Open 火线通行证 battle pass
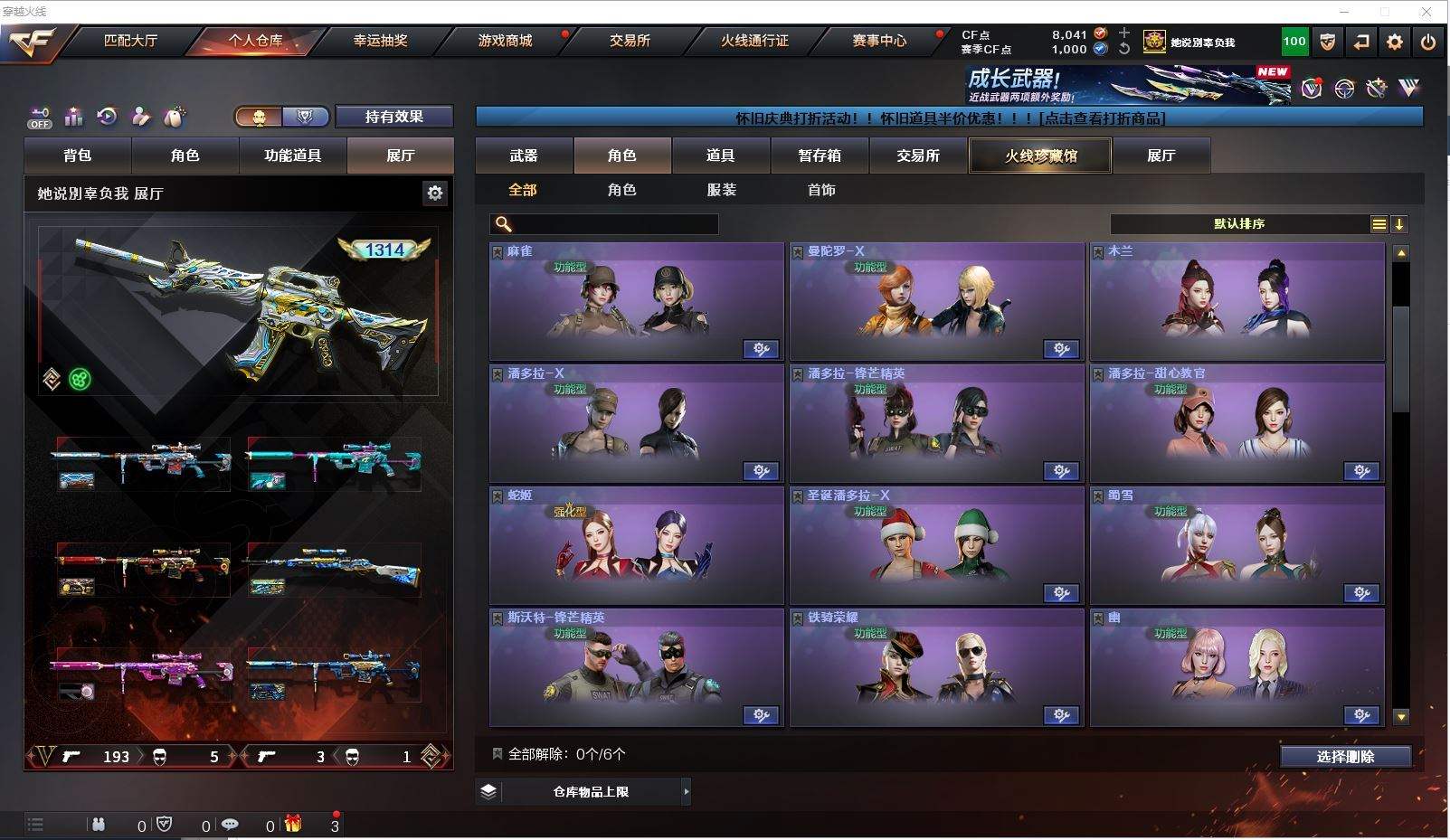Screen dimensions: 1450x840 point(754,41)
